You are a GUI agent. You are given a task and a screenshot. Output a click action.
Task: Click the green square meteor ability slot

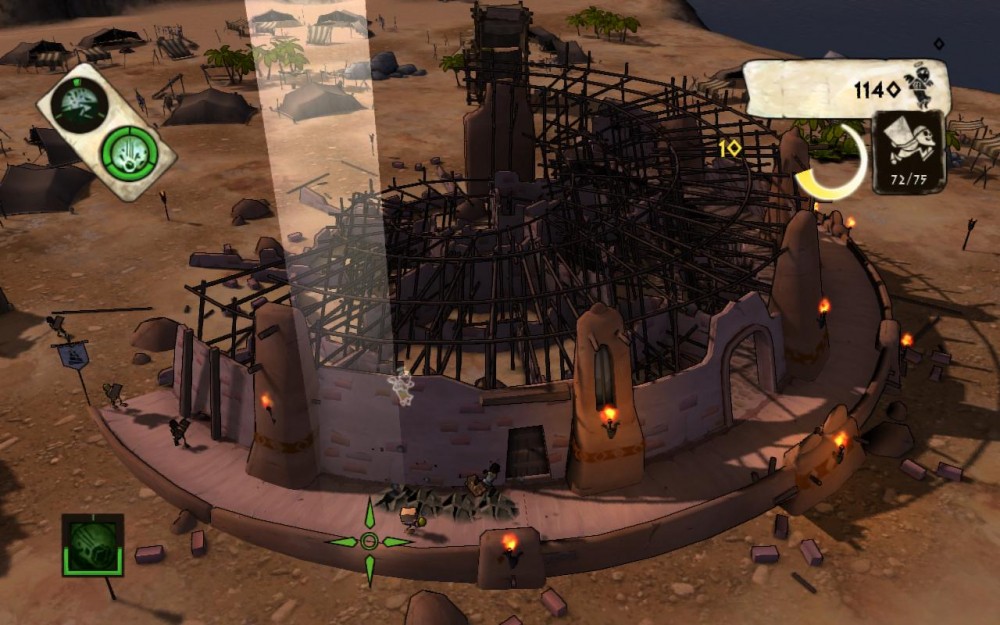(92, 545)
